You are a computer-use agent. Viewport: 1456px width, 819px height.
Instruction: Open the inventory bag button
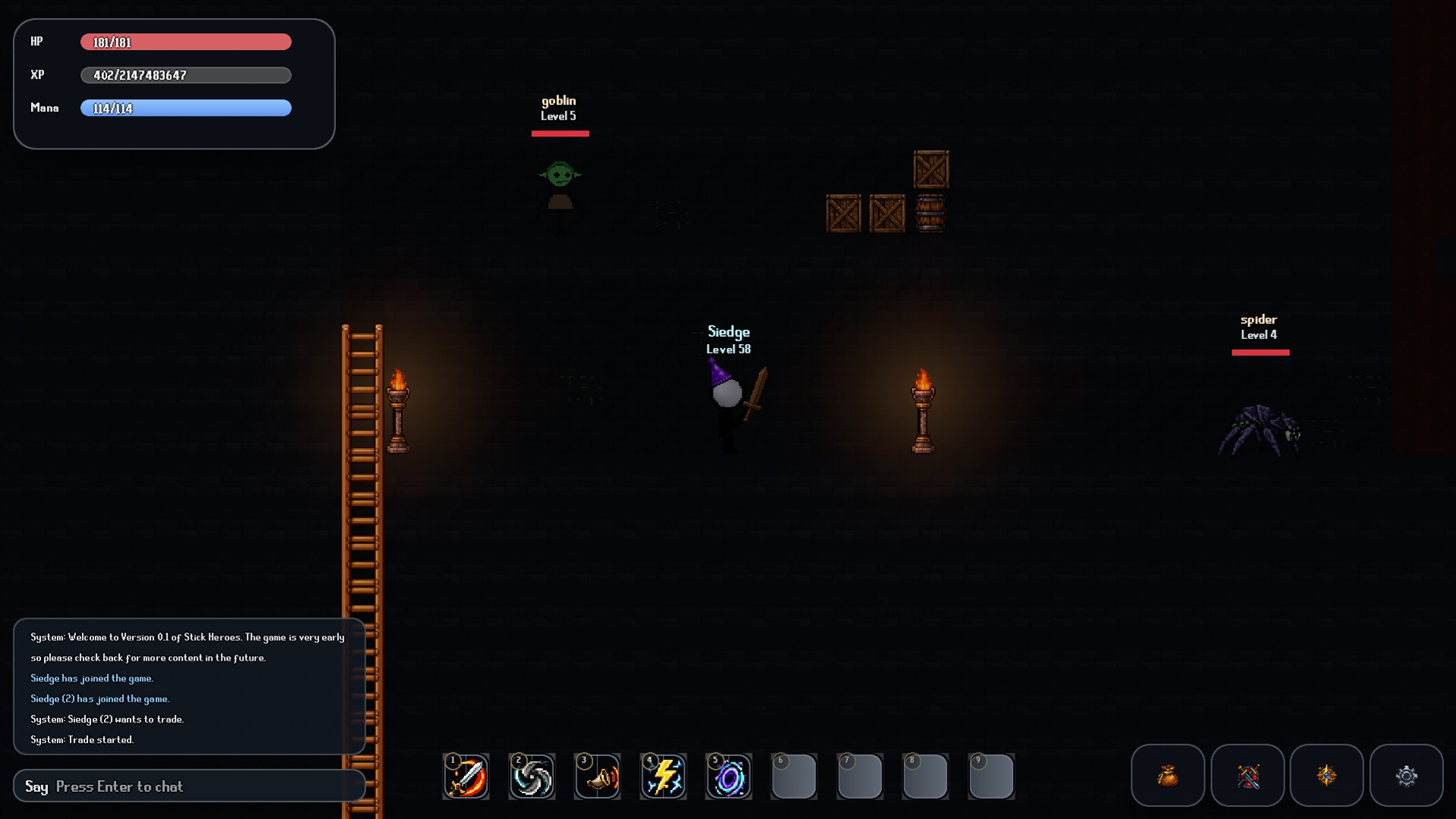(1167, 775)
